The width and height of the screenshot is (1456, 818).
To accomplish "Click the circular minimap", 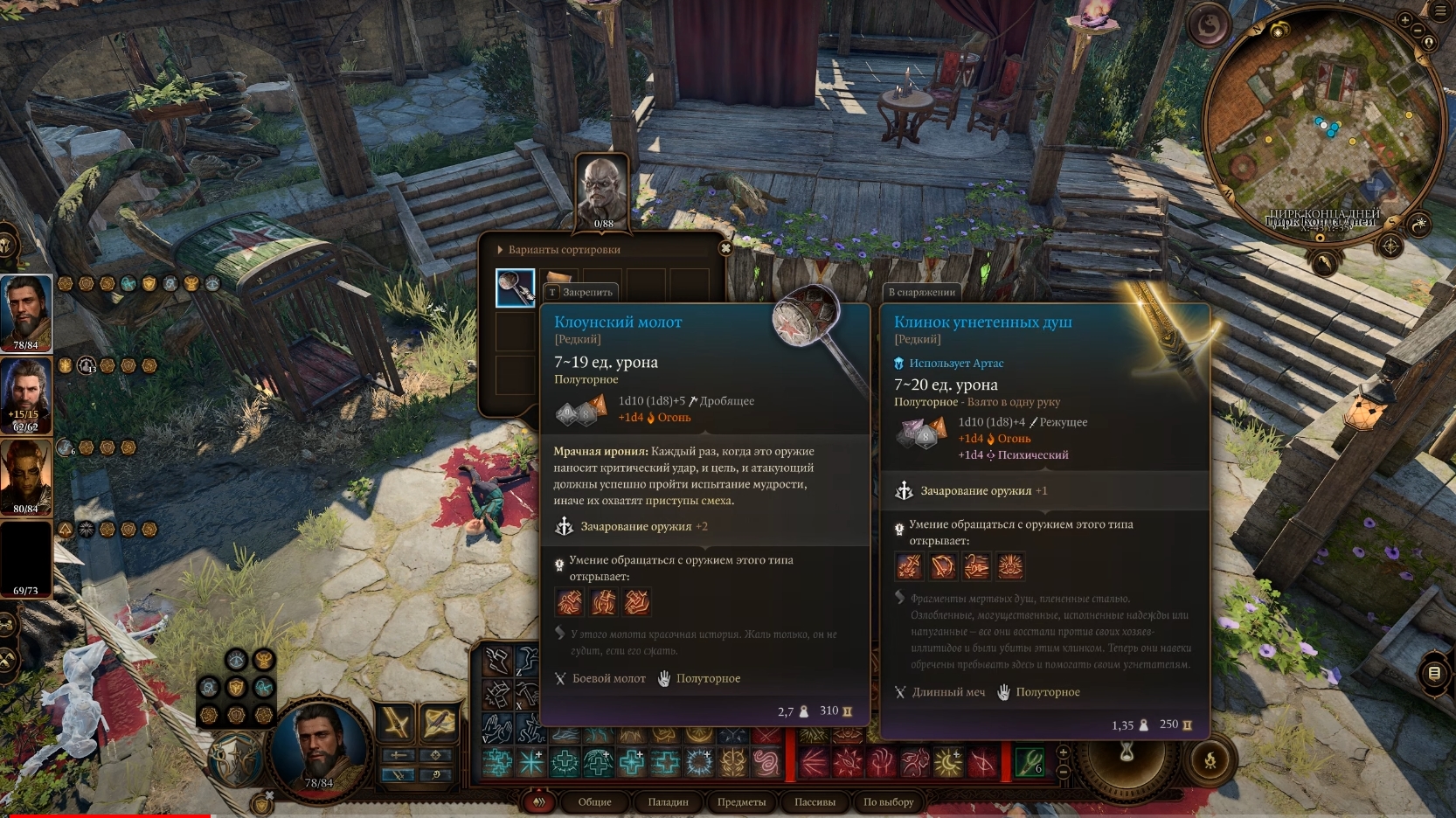I will click(x=1321, y=131).
